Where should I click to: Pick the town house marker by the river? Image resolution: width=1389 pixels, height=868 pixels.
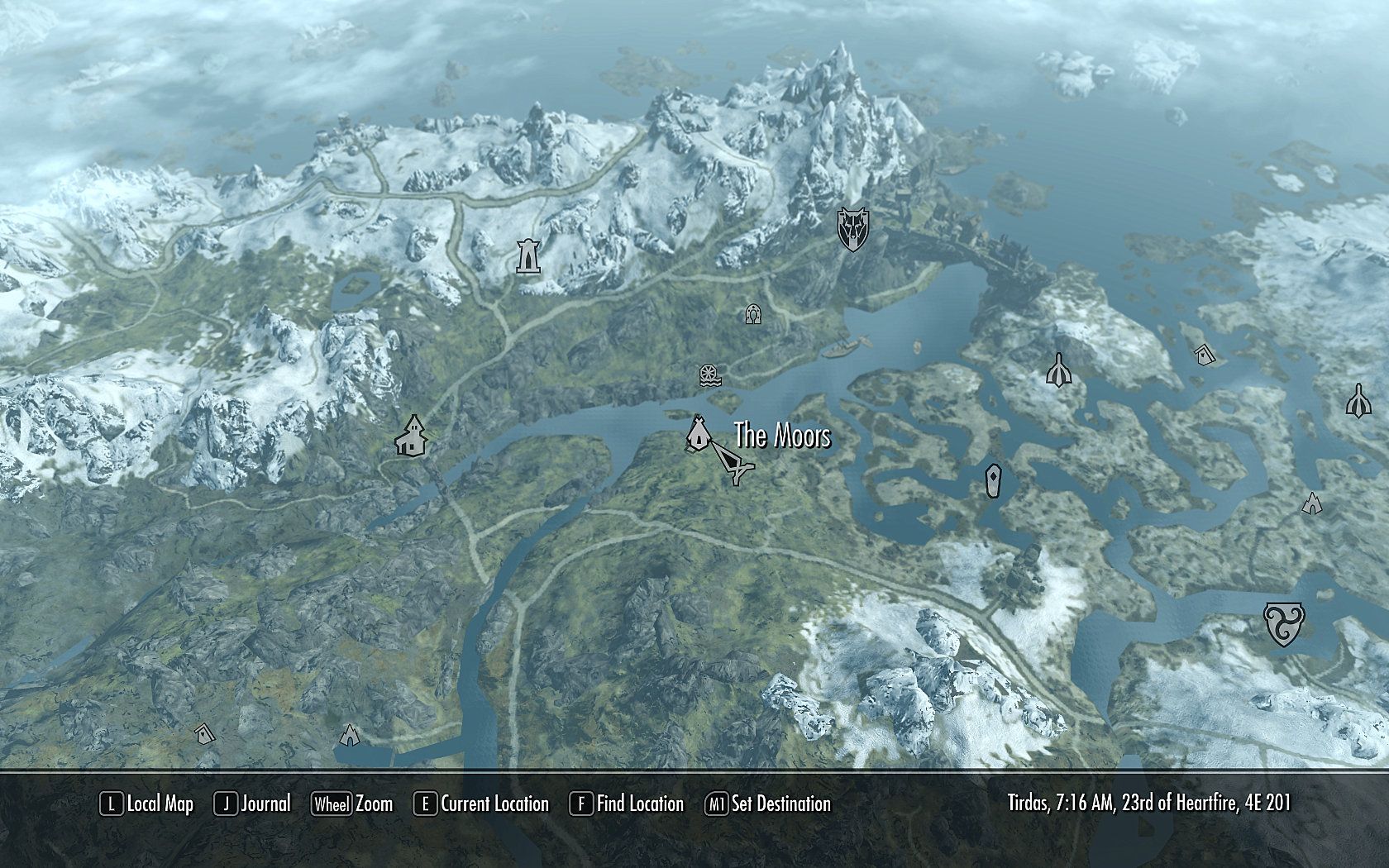click(x=411, y=436)
